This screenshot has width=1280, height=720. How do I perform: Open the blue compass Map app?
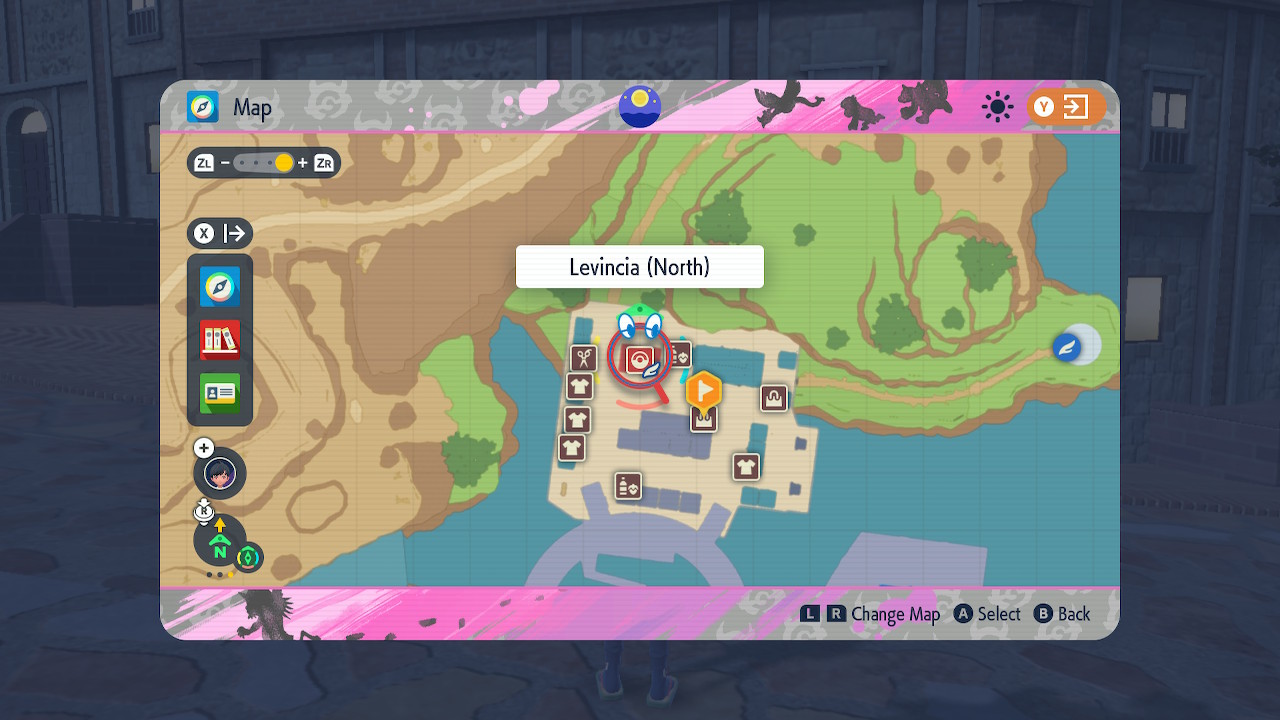(220, 288)
